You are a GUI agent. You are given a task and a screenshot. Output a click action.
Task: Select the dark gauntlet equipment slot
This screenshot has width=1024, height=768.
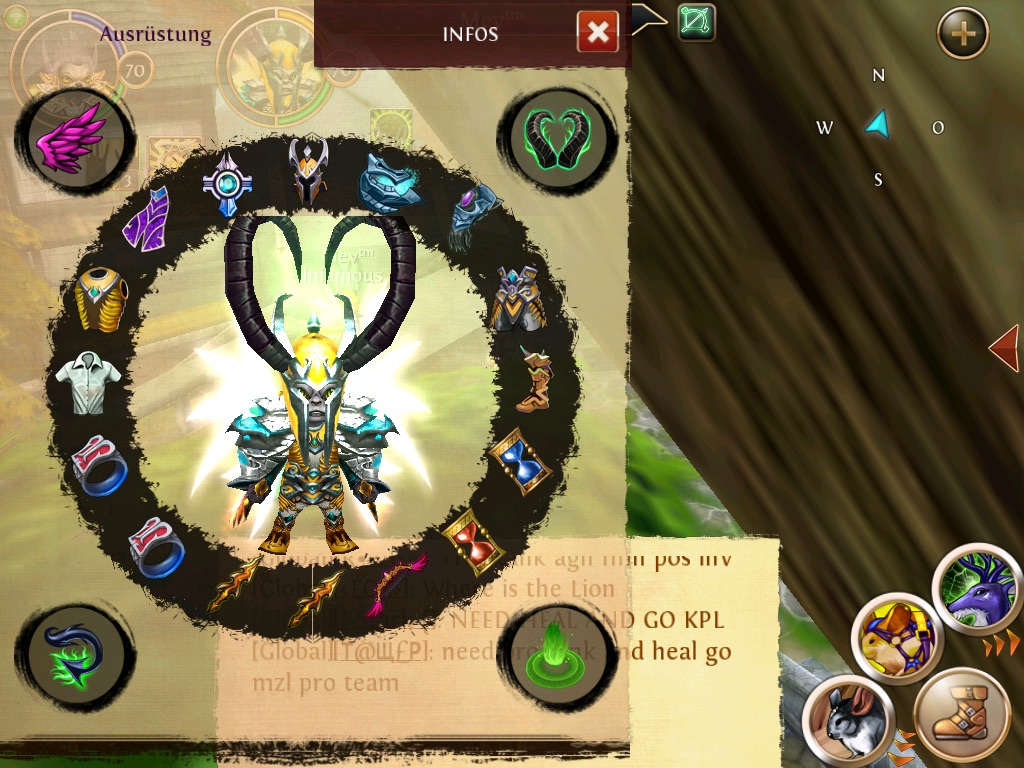pos(475,217)
